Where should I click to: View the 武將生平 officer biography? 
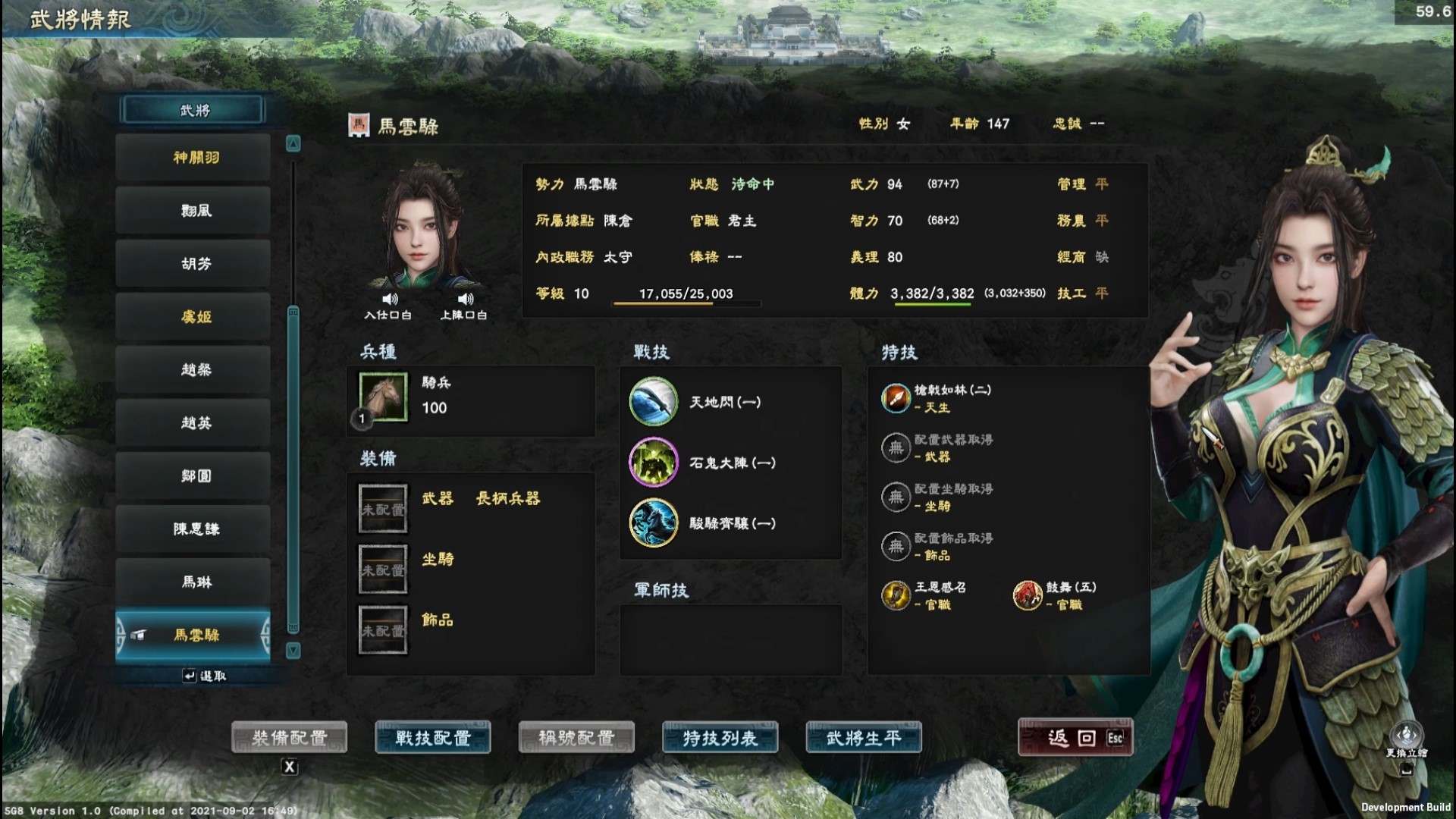tap(864, 736)
